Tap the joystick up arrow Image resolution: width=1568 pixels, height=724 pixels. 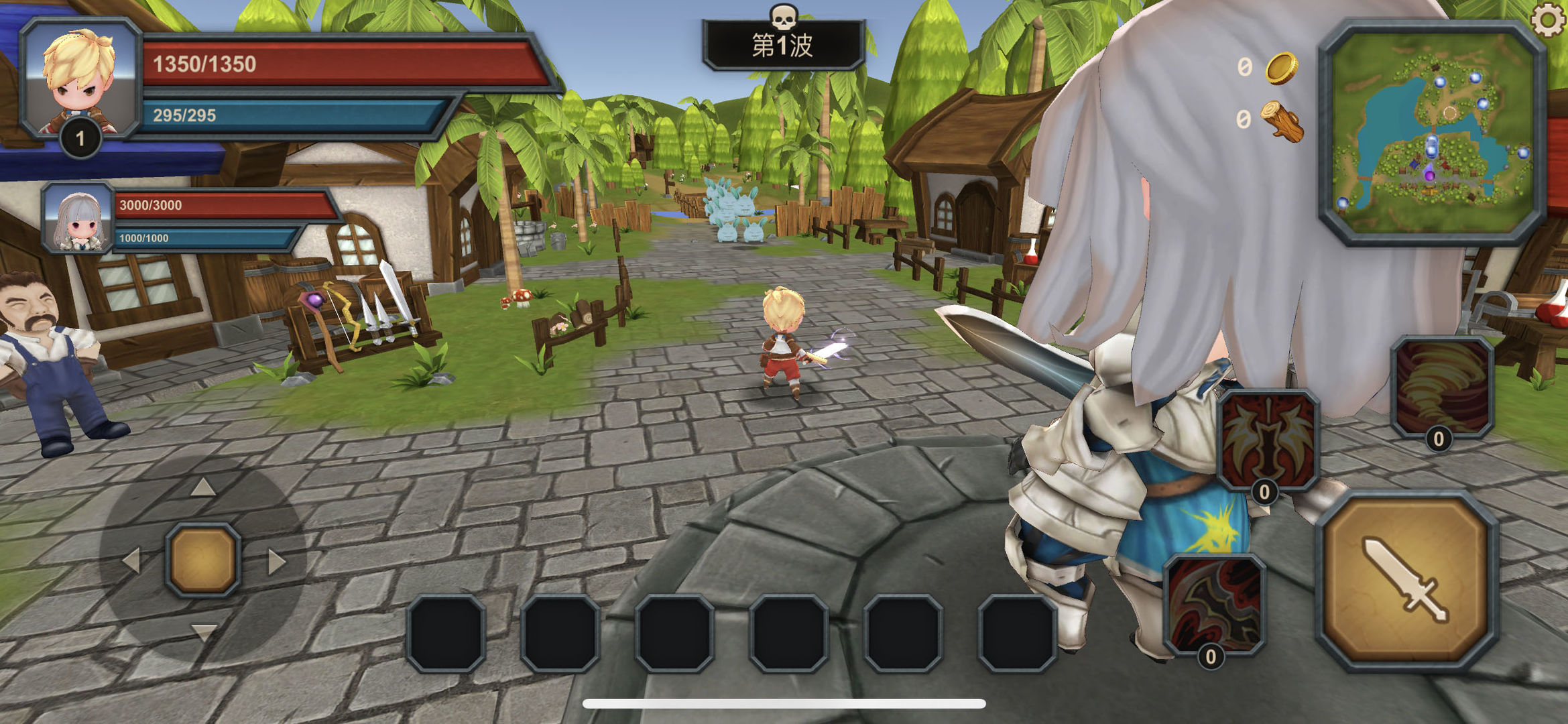(203, 487)
